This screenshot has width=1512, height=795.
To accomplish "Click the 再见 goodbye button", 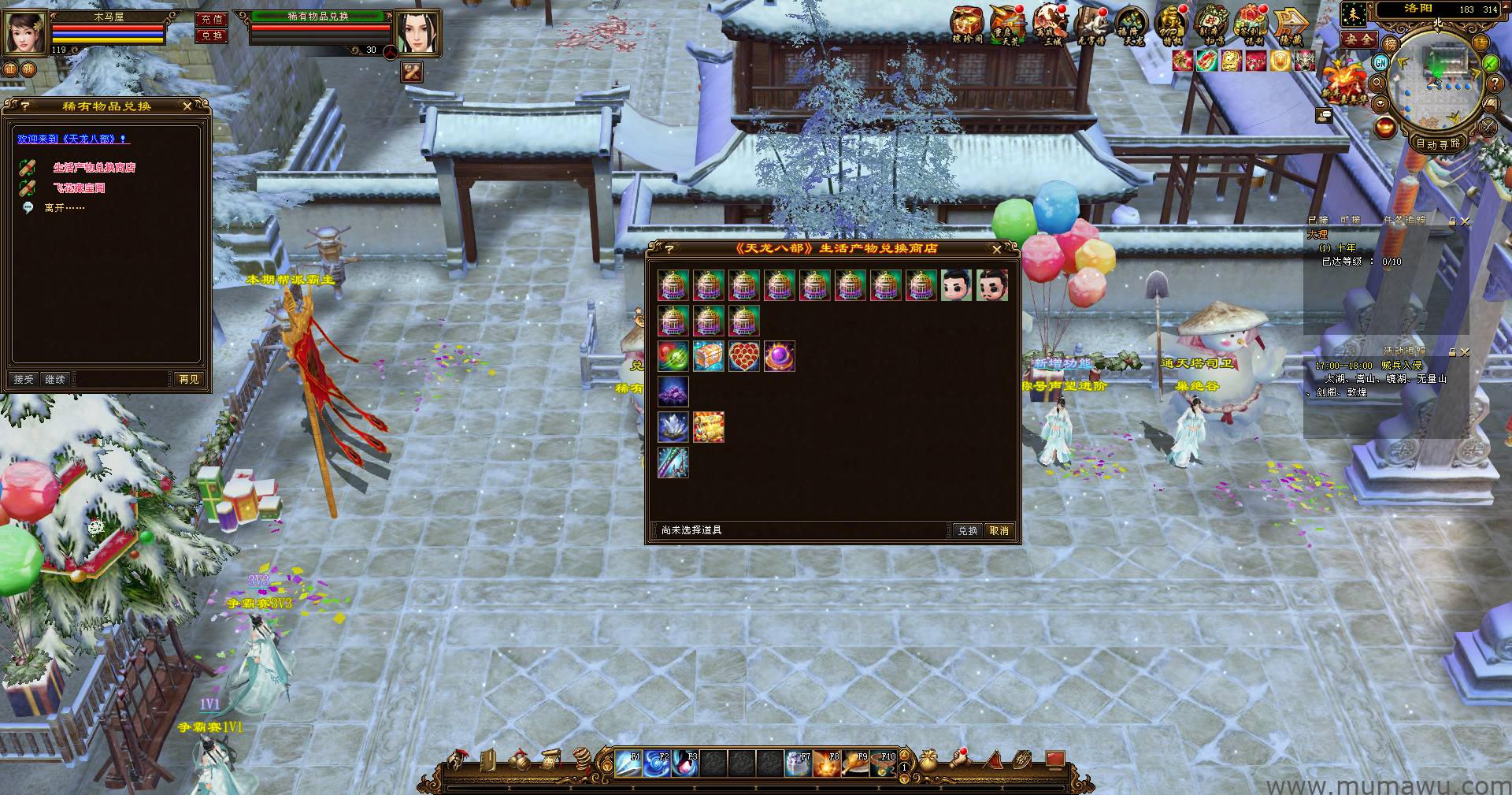I will [x=189, y=380].
